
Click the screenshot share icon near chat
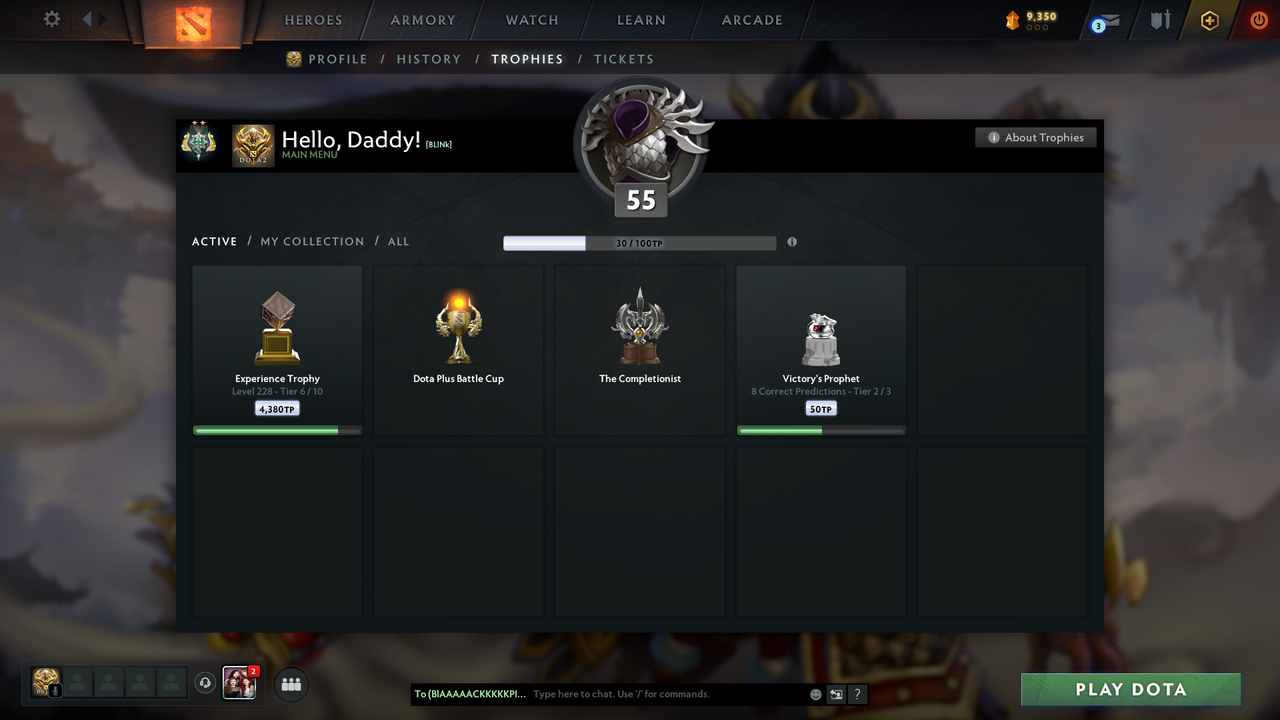(x=836, y=694)
